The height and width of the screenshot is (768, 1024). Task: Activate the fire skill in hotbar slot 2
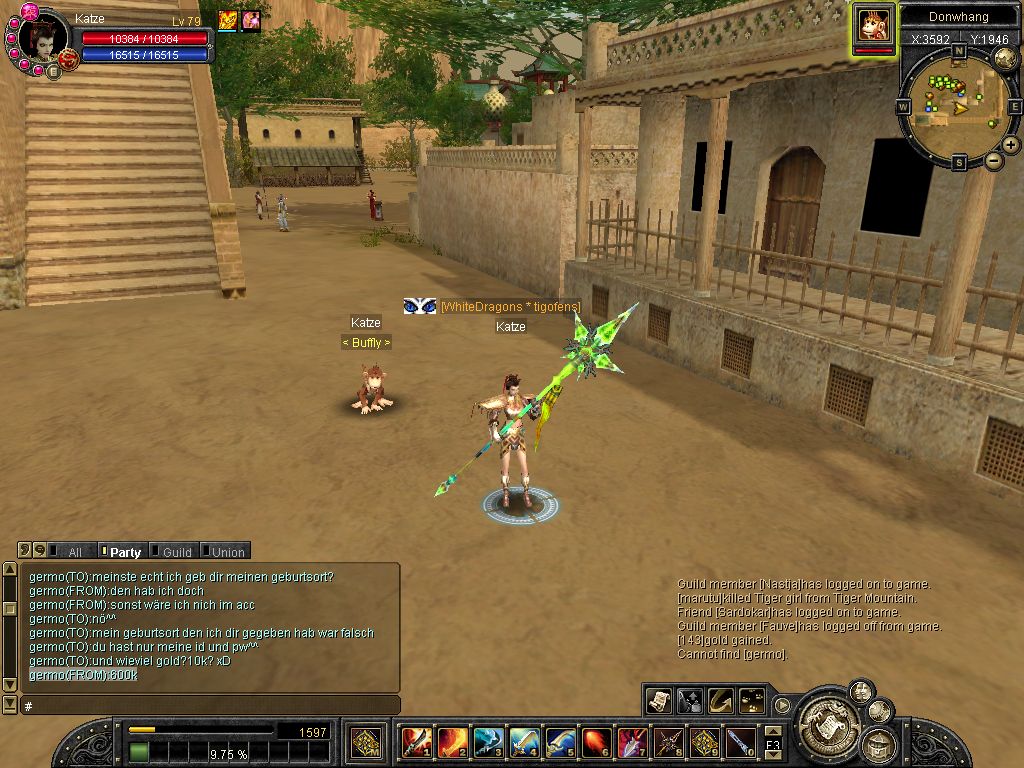point(452,742)
